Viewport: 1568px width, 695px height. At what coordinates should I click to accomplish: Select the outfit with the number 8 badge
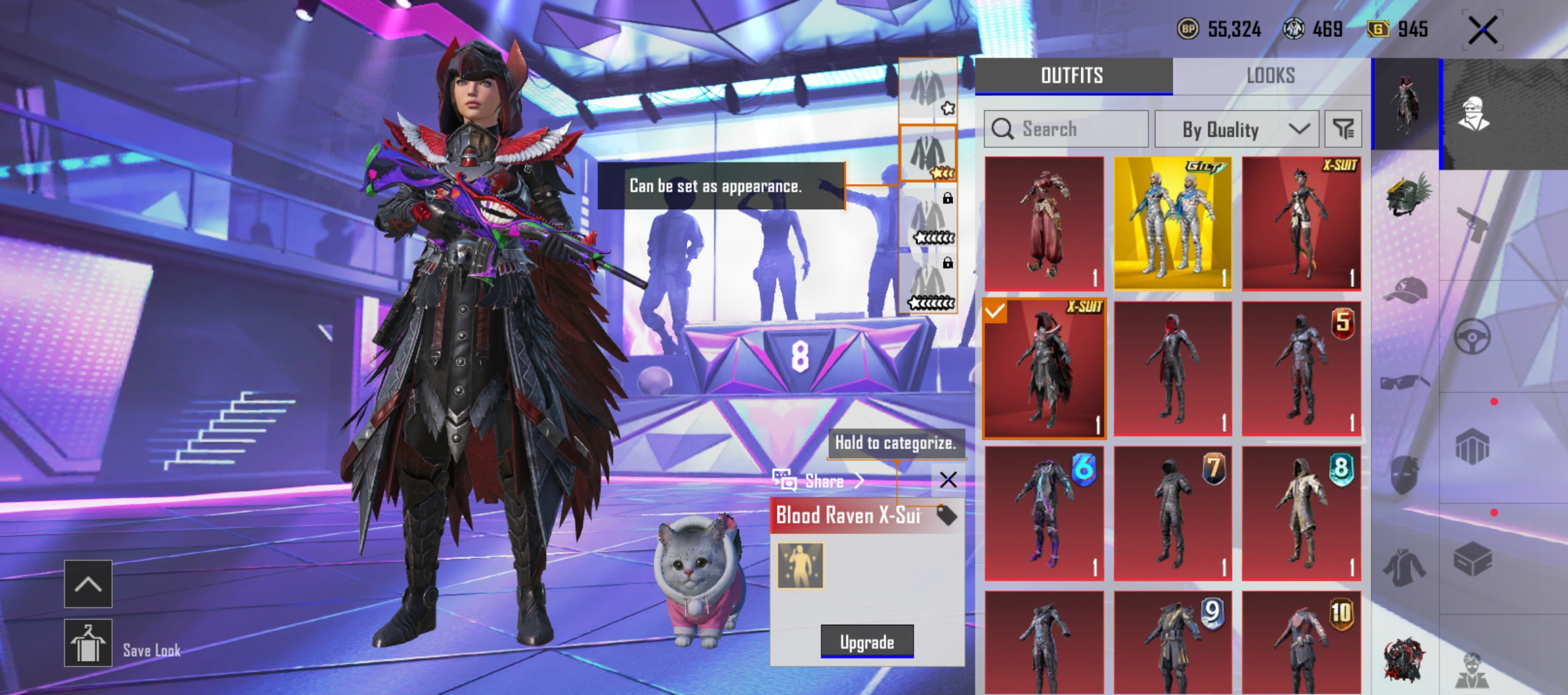click(x=1301, y=513)
